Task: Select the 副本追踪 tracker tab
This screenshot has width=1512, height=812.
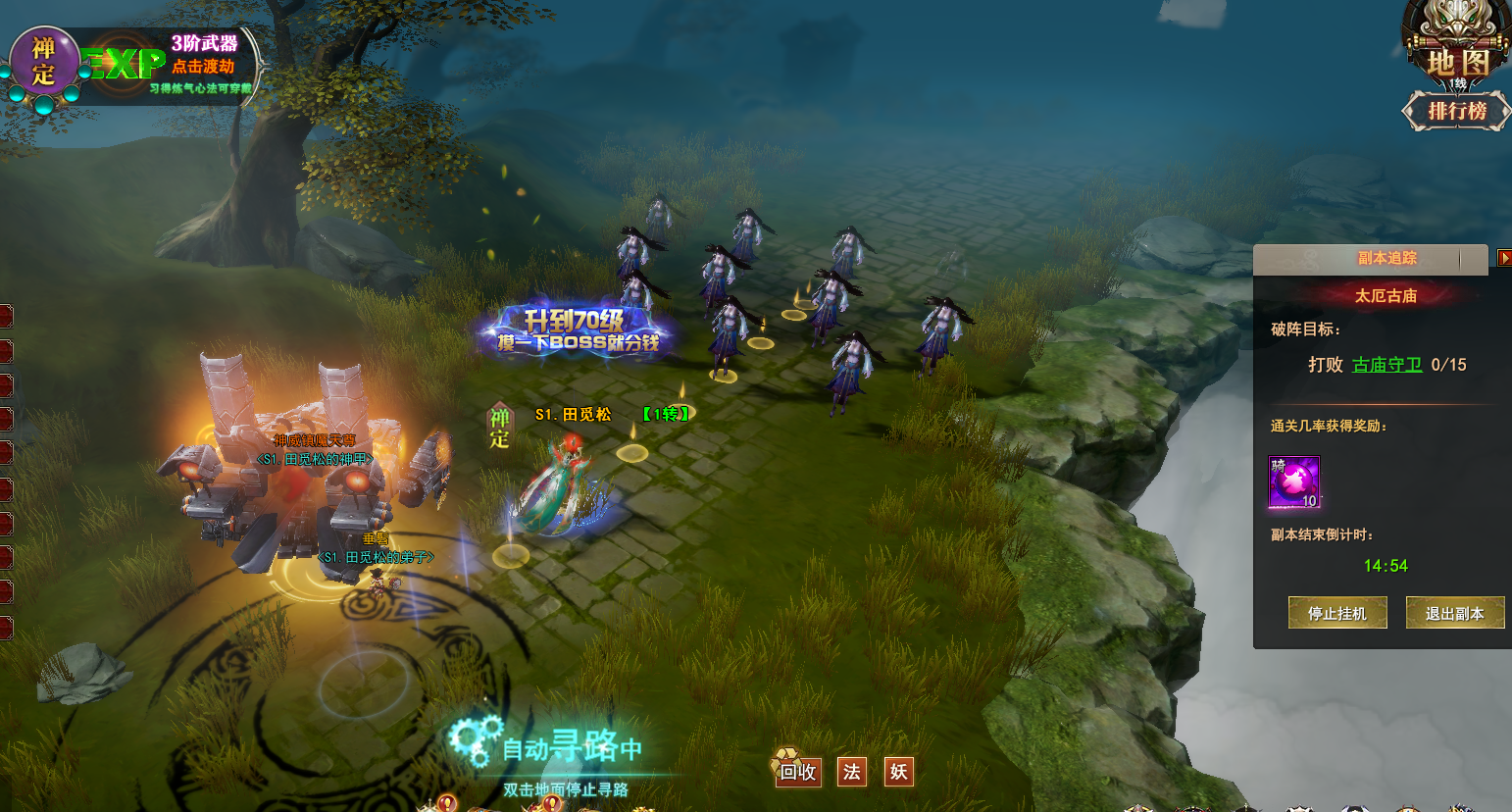Action: click(1386, 258)
